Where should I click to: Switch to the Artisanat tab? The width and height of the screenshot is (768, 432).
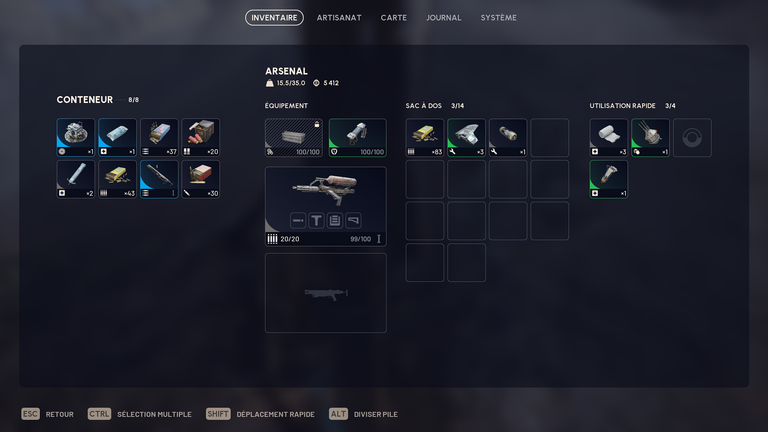(x=339, y=18)
